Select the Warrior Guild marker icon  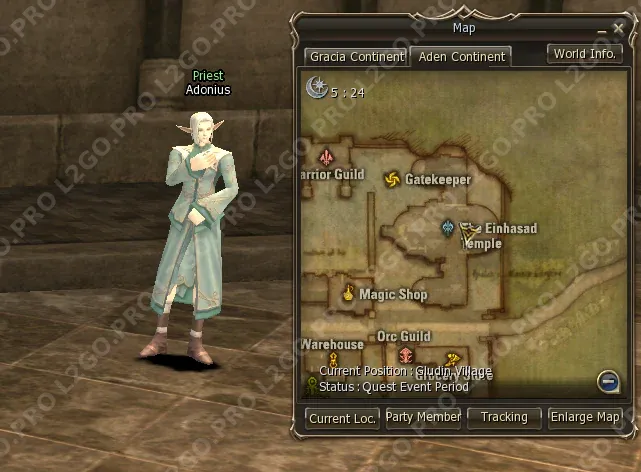(x=326, y=157)
